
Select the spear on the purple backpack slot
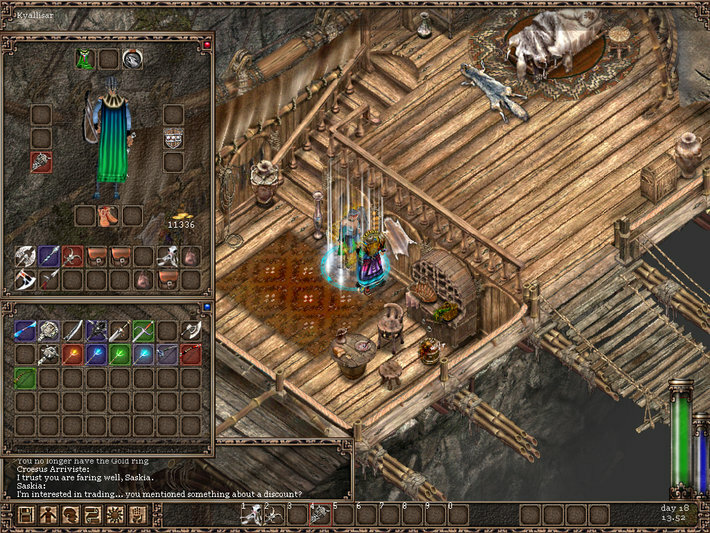[49, 256]
